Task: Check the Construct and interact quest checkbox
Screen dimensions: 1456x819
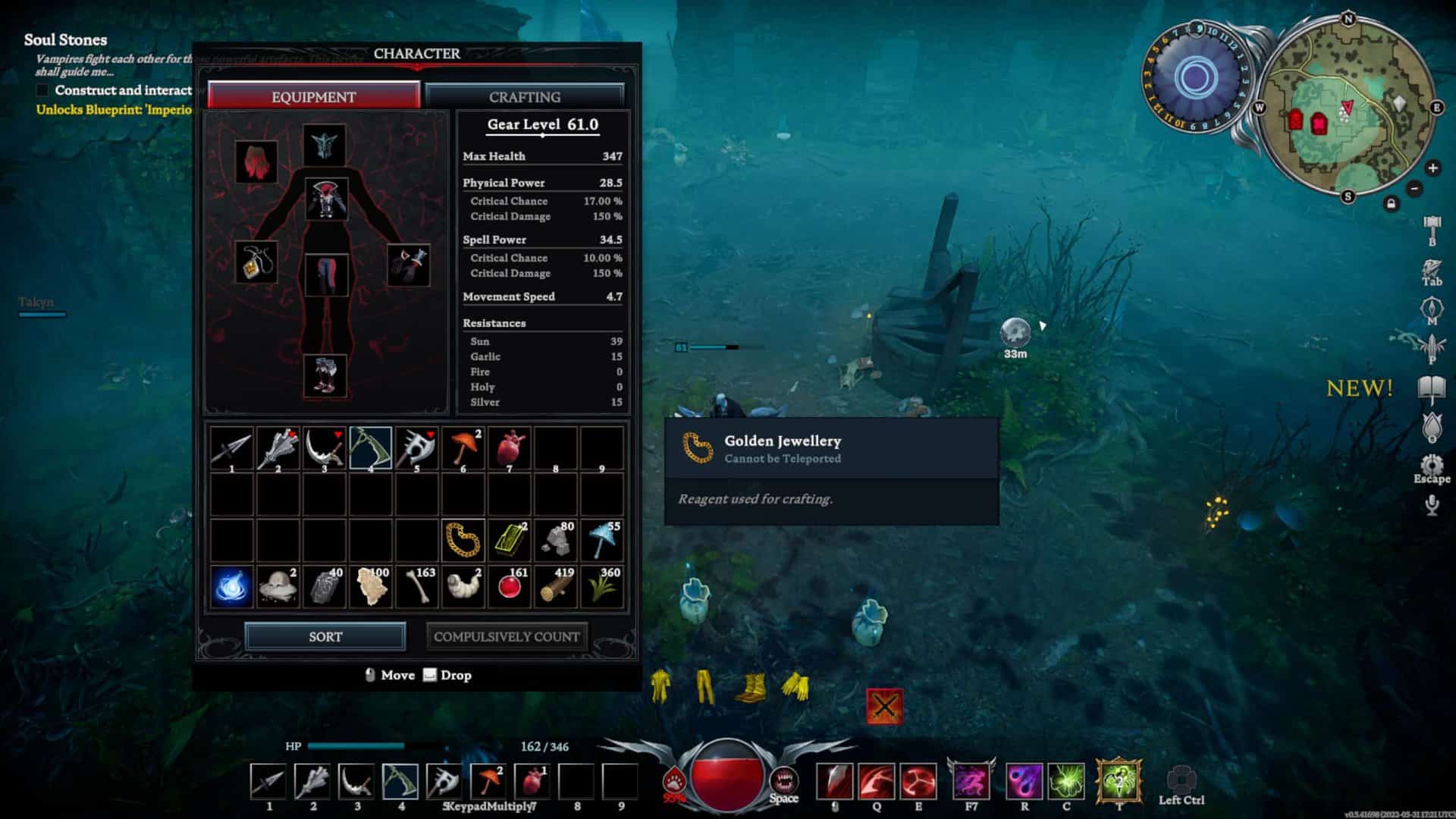Action: tap(42, 90)
